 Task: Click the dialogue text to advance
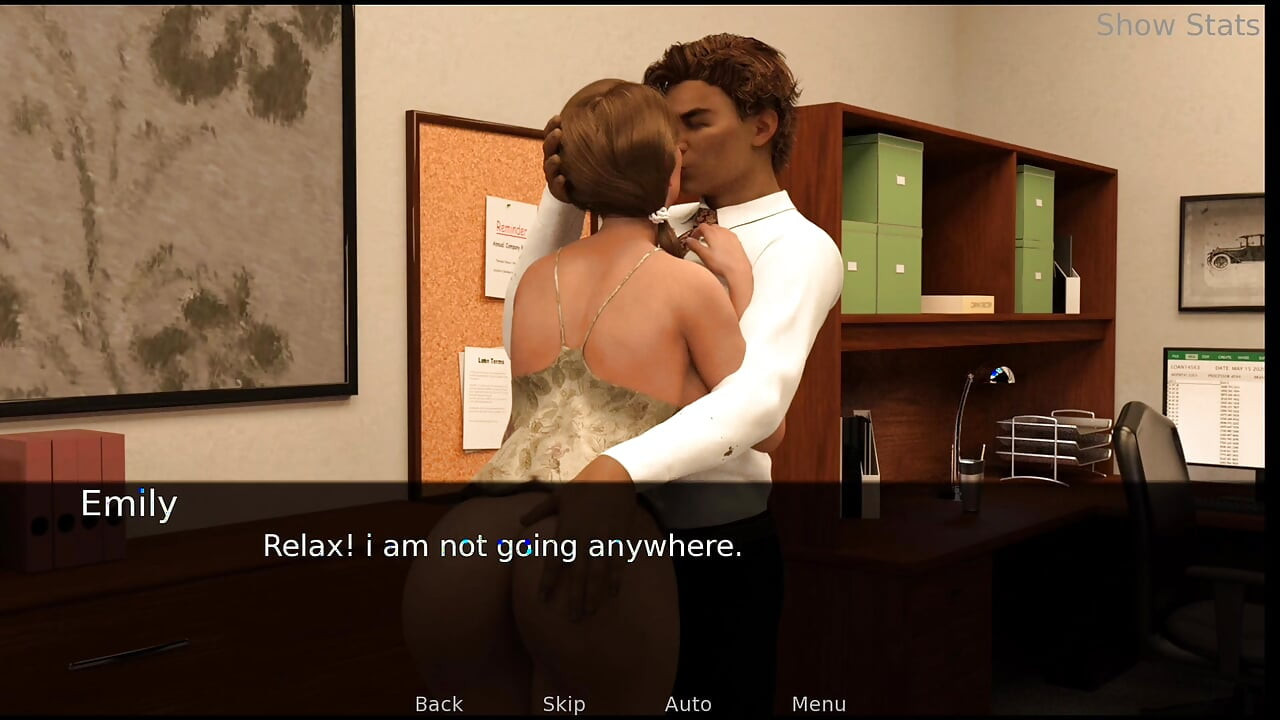(x=502, y=546)
